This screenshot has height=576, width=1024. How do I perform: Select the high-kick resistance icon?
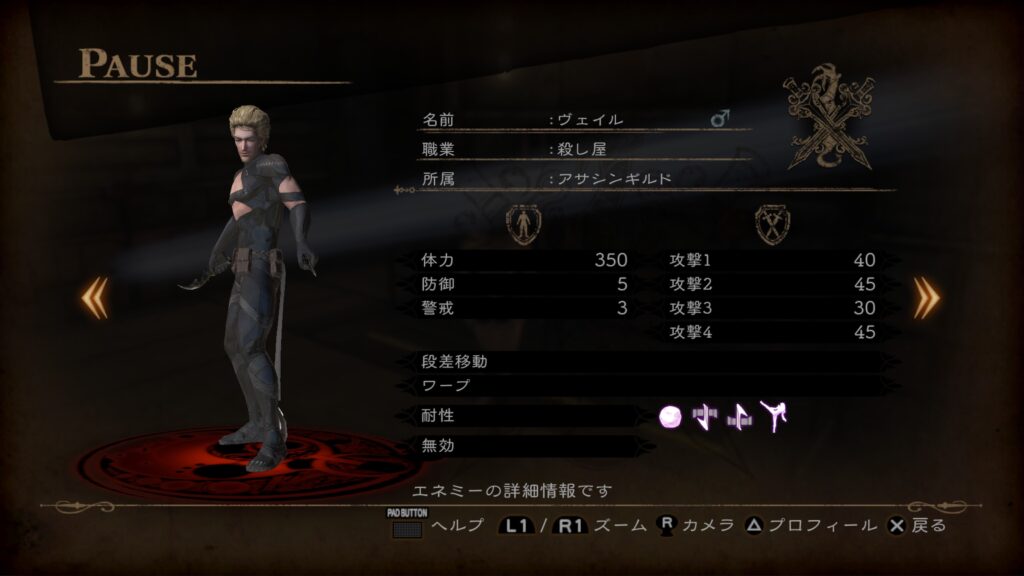773,416
